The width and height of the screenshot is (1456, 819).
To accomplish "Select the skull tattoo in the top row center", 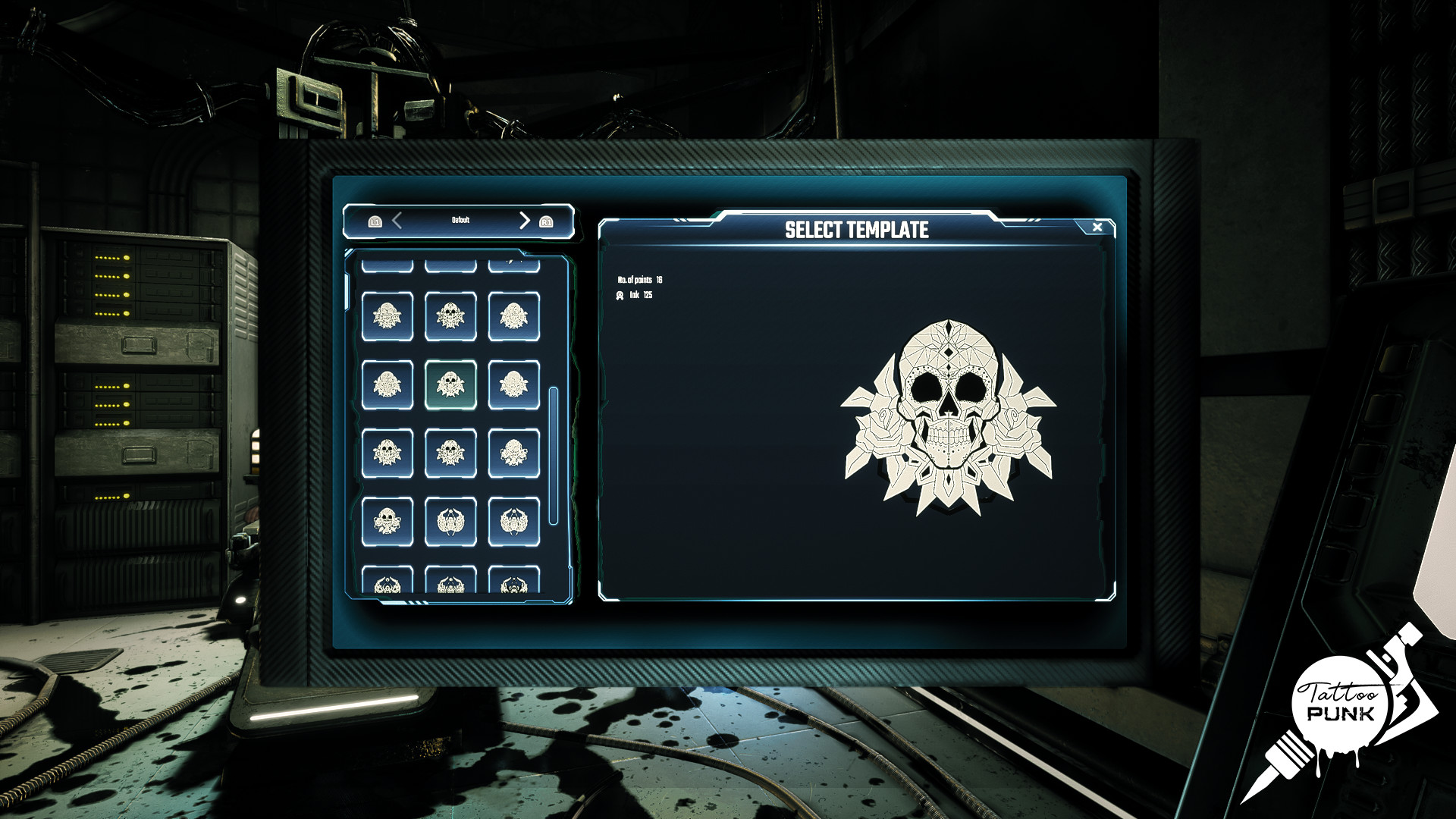I will click(x=451, y=316).
